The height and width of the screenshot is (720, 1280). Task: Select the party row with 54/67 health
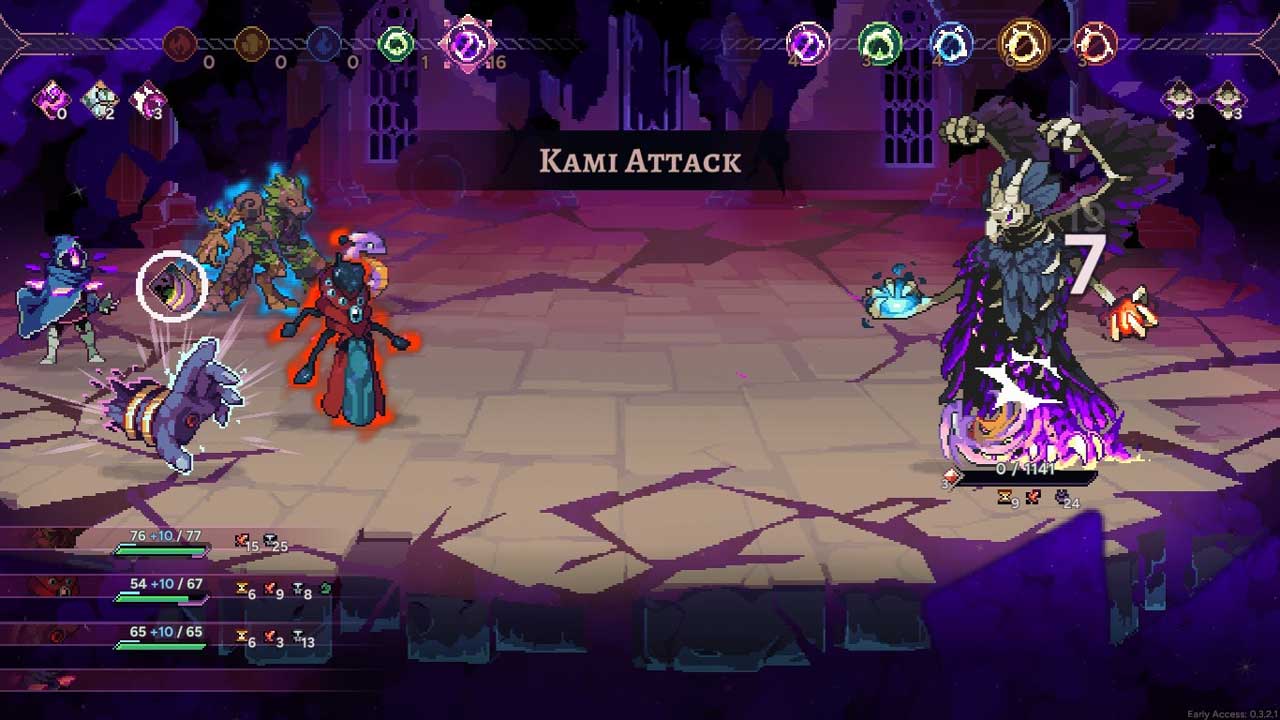pyautogui.click(x=160, y=590)
